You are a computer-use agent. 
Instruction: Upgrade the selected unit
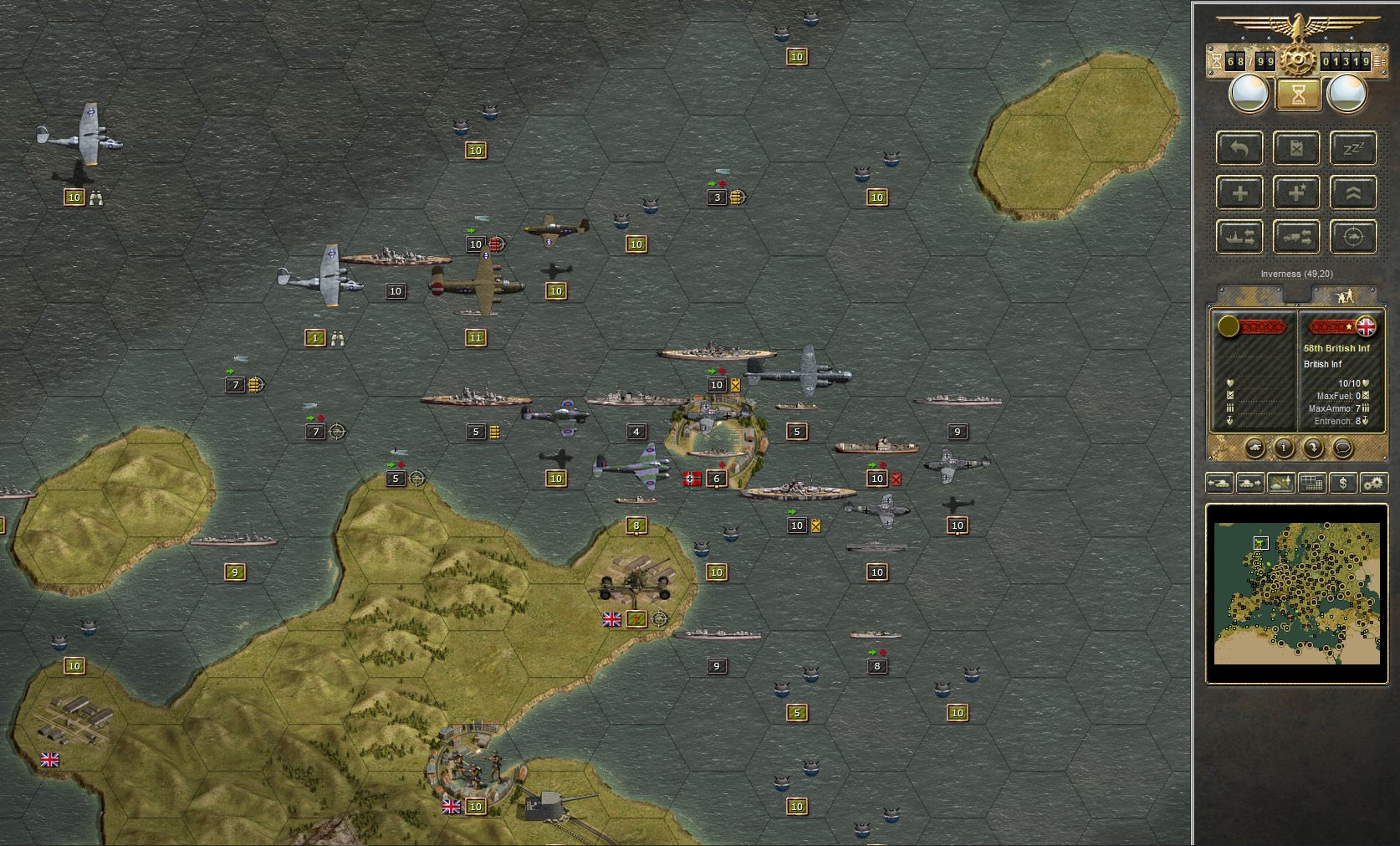[x=1353, y=192]
